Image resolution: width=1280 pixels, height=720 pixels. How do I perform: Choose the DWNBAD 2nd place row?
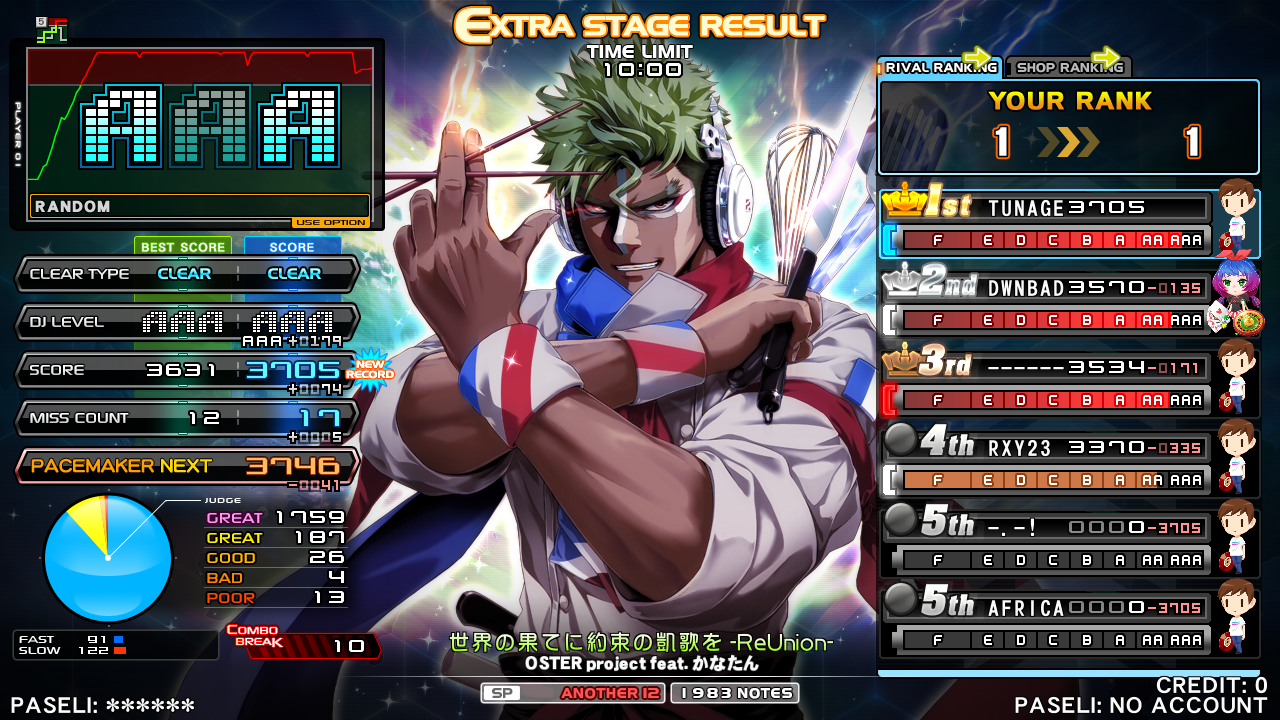coord(1045,303)
